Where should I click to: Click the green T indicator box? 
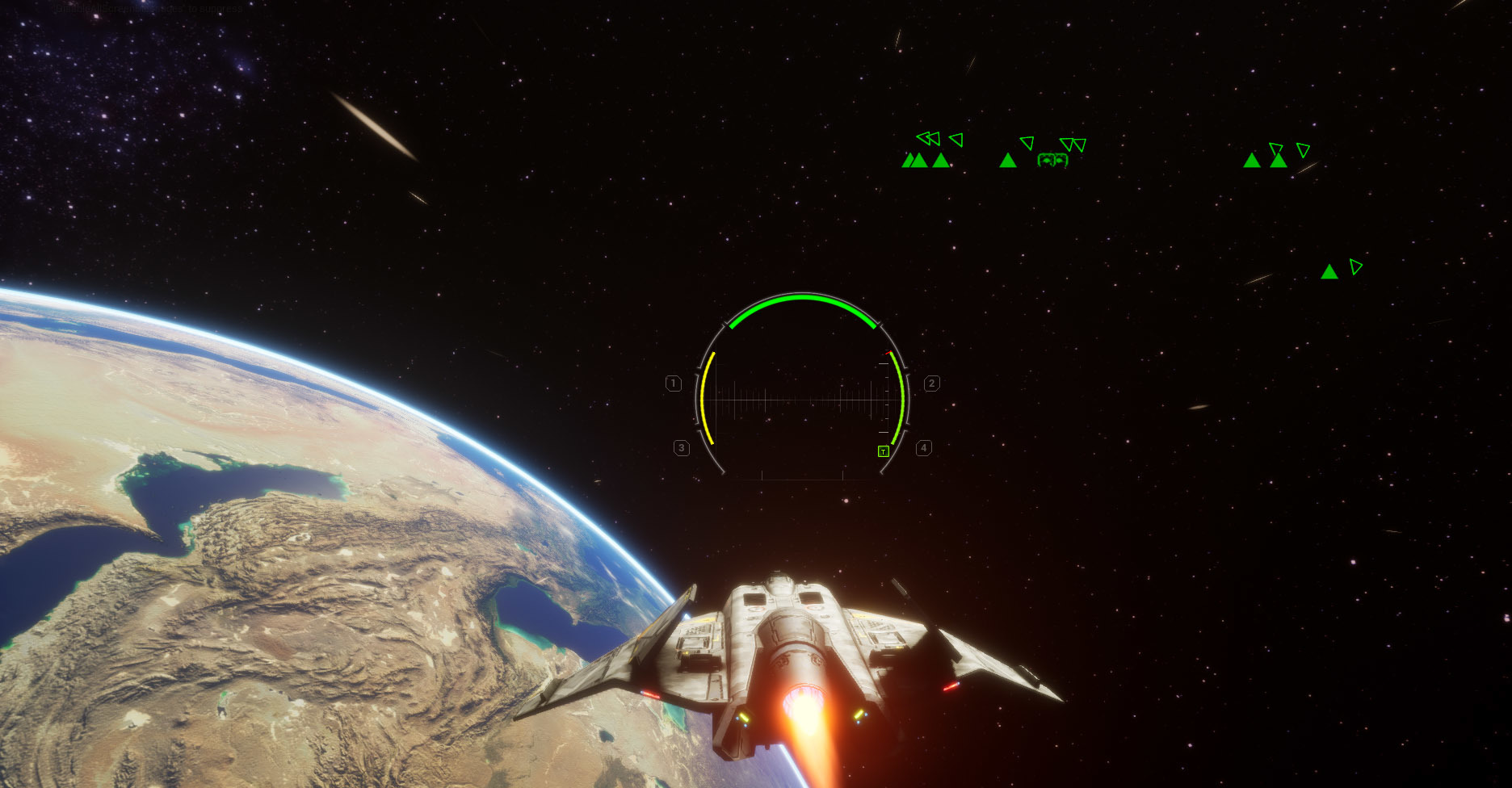tap(884, 451)
